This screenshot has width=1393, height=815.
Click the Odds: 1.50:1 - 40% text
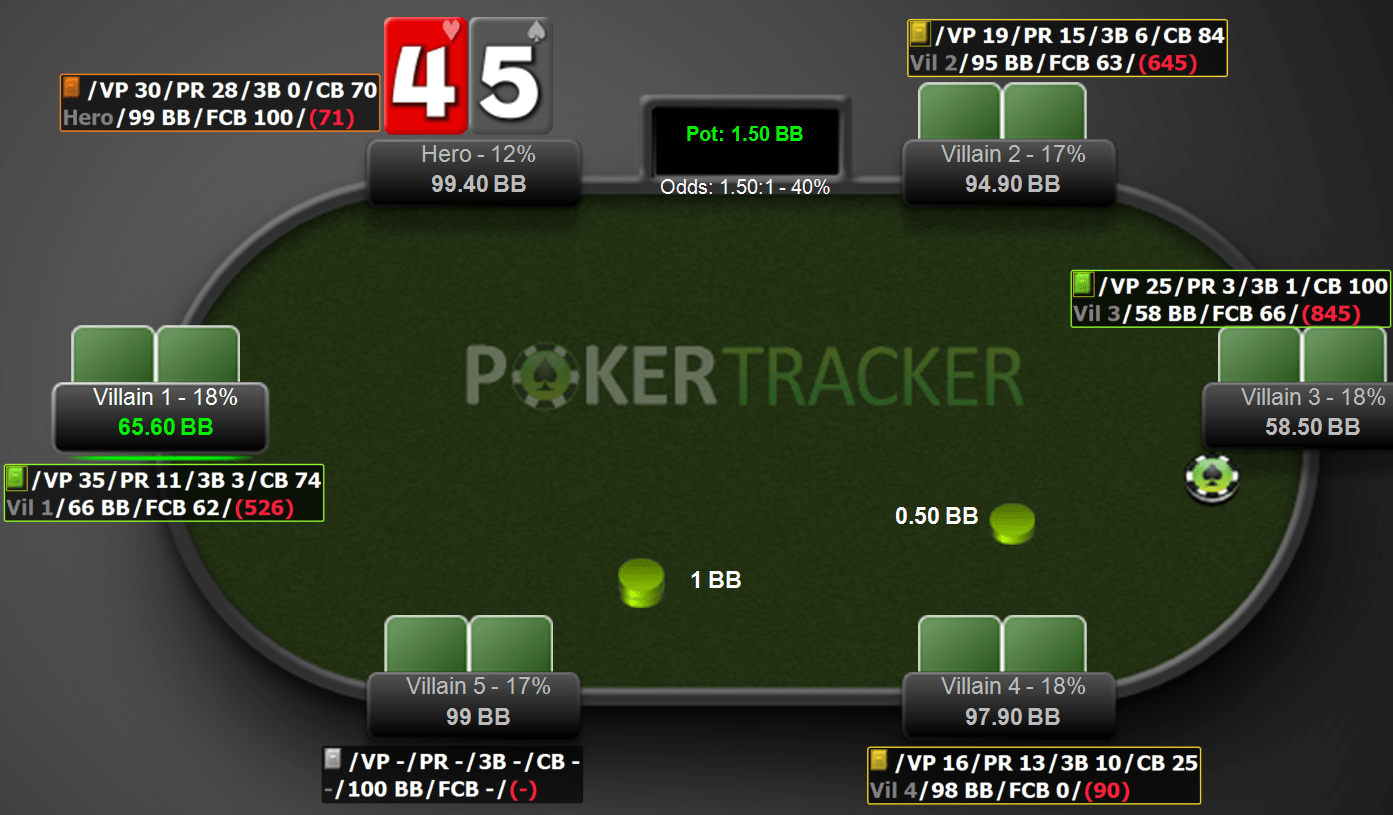click(744, 187)
